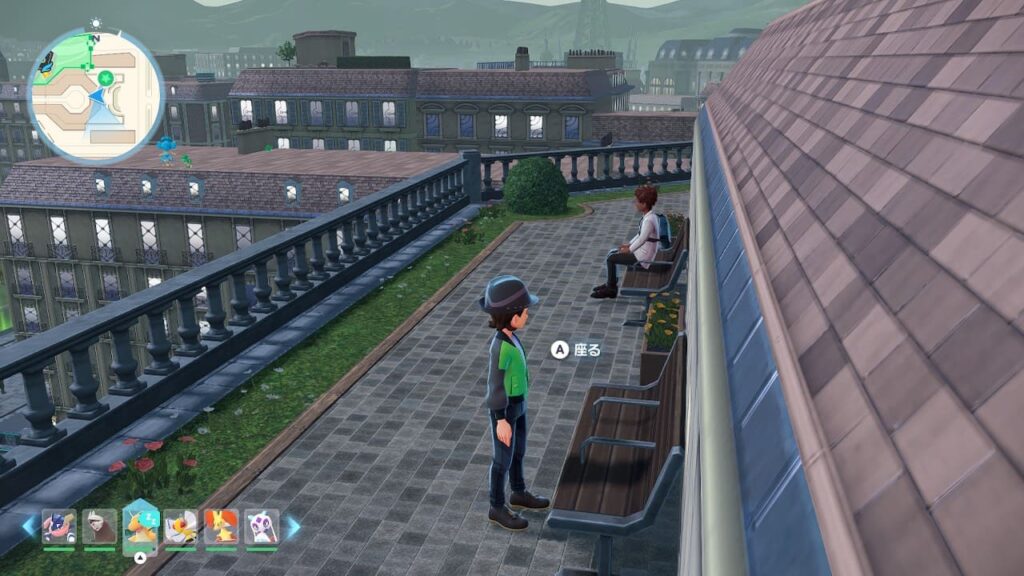The width and height of the screenshot is (1024, 576).
Task: Click the right arrow beside the party bar
Action: tap(294, 526)
